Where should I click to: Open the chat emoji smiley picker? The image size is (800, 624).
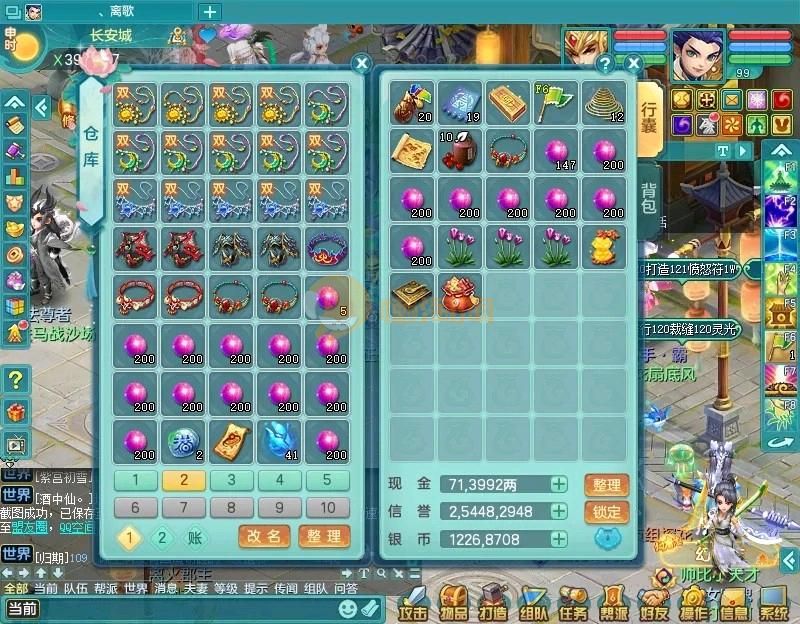[x=347, y=608]
